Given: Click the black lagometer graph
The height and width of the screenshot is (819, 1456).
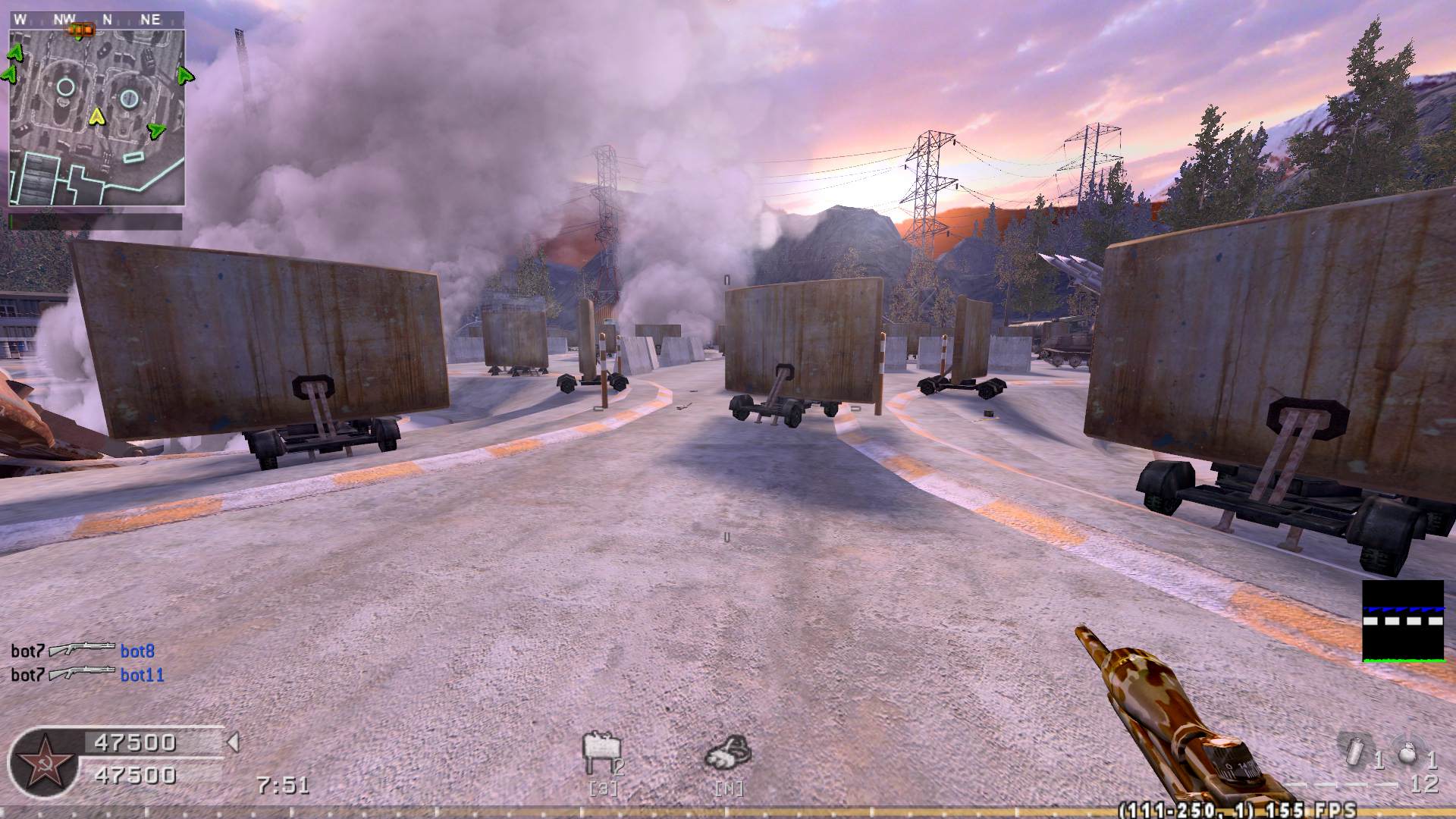Looking at the screenshot, I should coord(1402,621).
